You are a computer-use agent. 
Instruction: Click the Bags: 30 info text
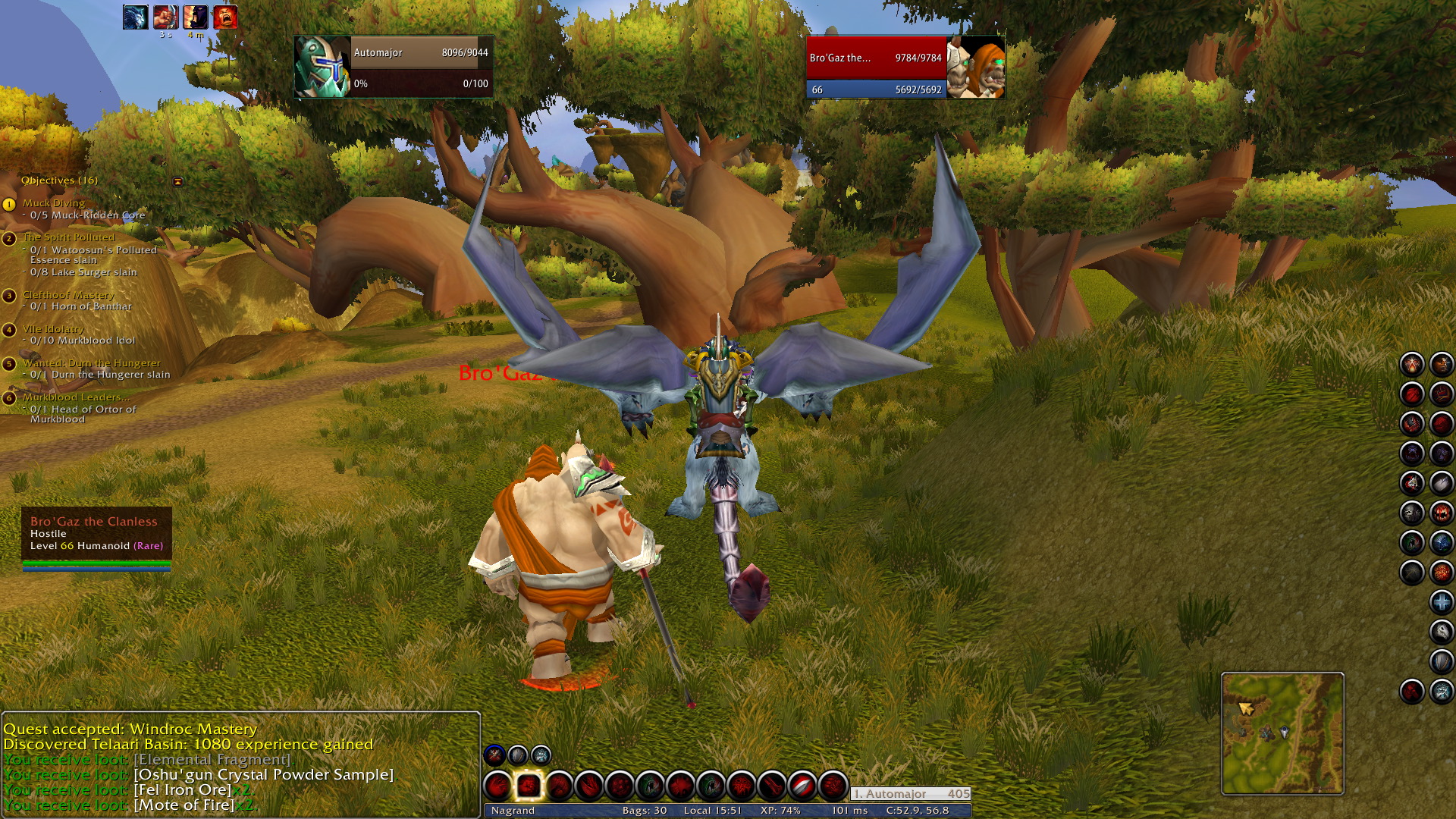click(644, 811)
